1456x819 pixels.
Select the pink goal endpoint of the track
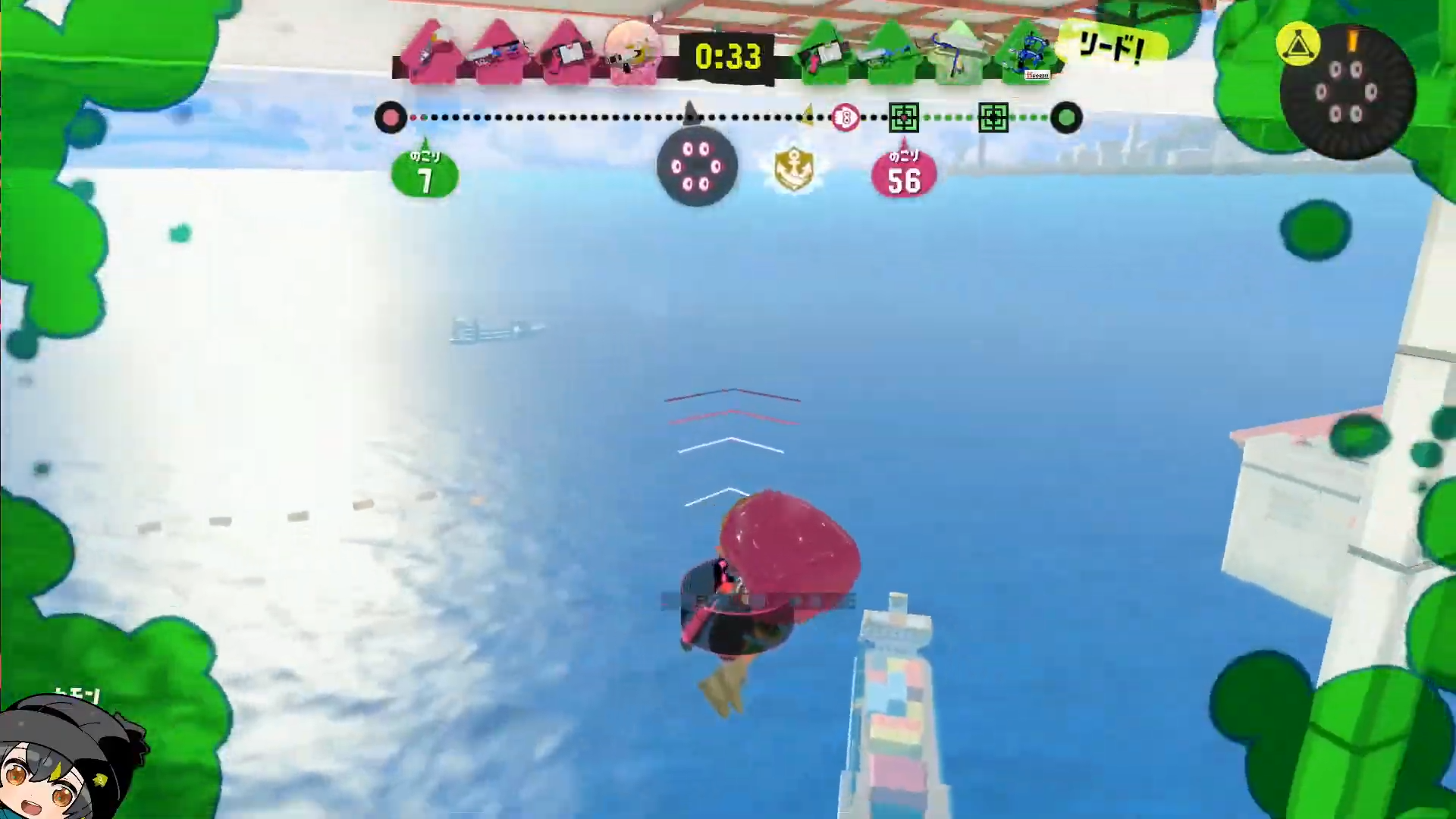(391, 118)
